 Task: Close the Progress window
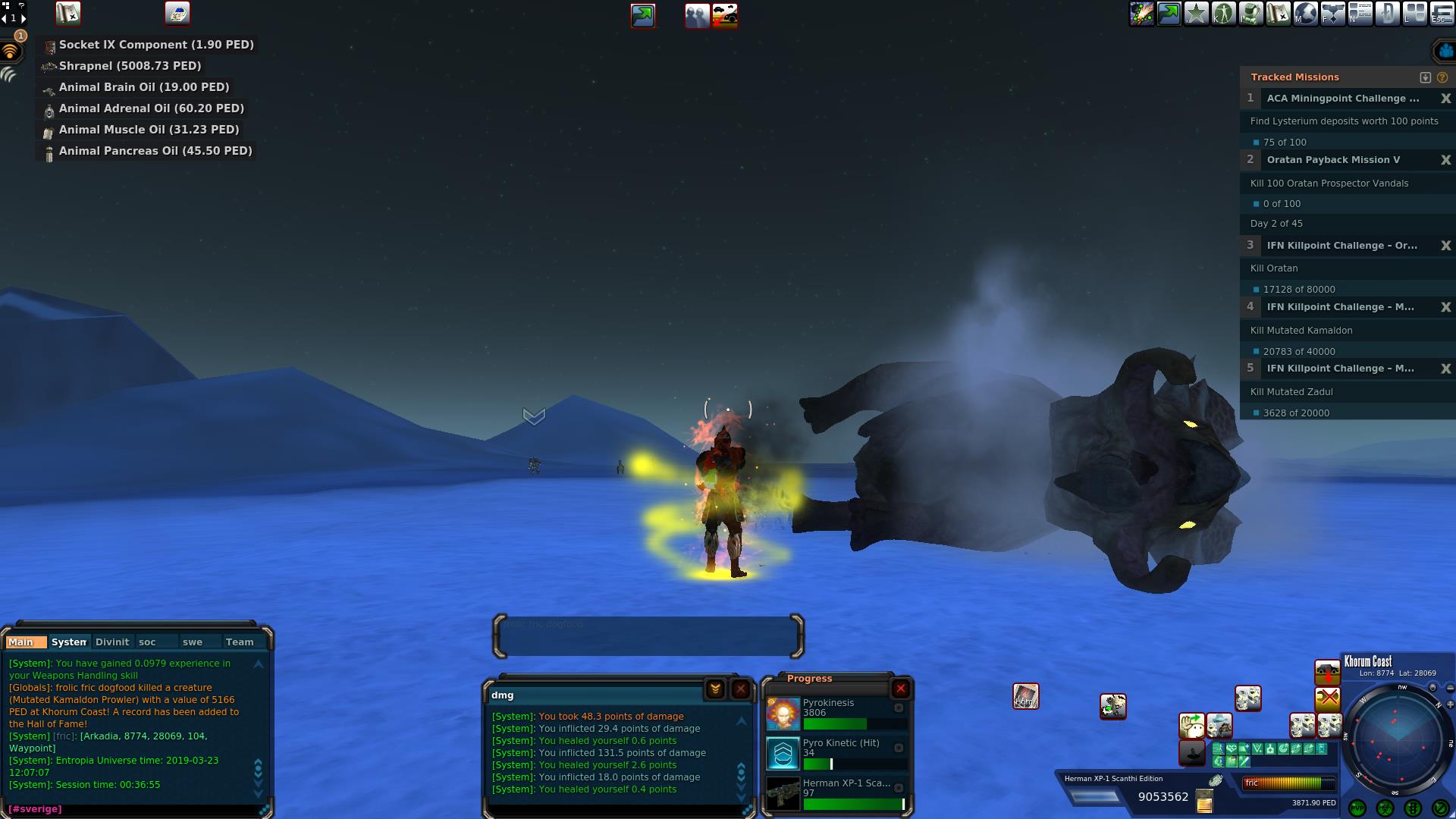coord(900,689)
